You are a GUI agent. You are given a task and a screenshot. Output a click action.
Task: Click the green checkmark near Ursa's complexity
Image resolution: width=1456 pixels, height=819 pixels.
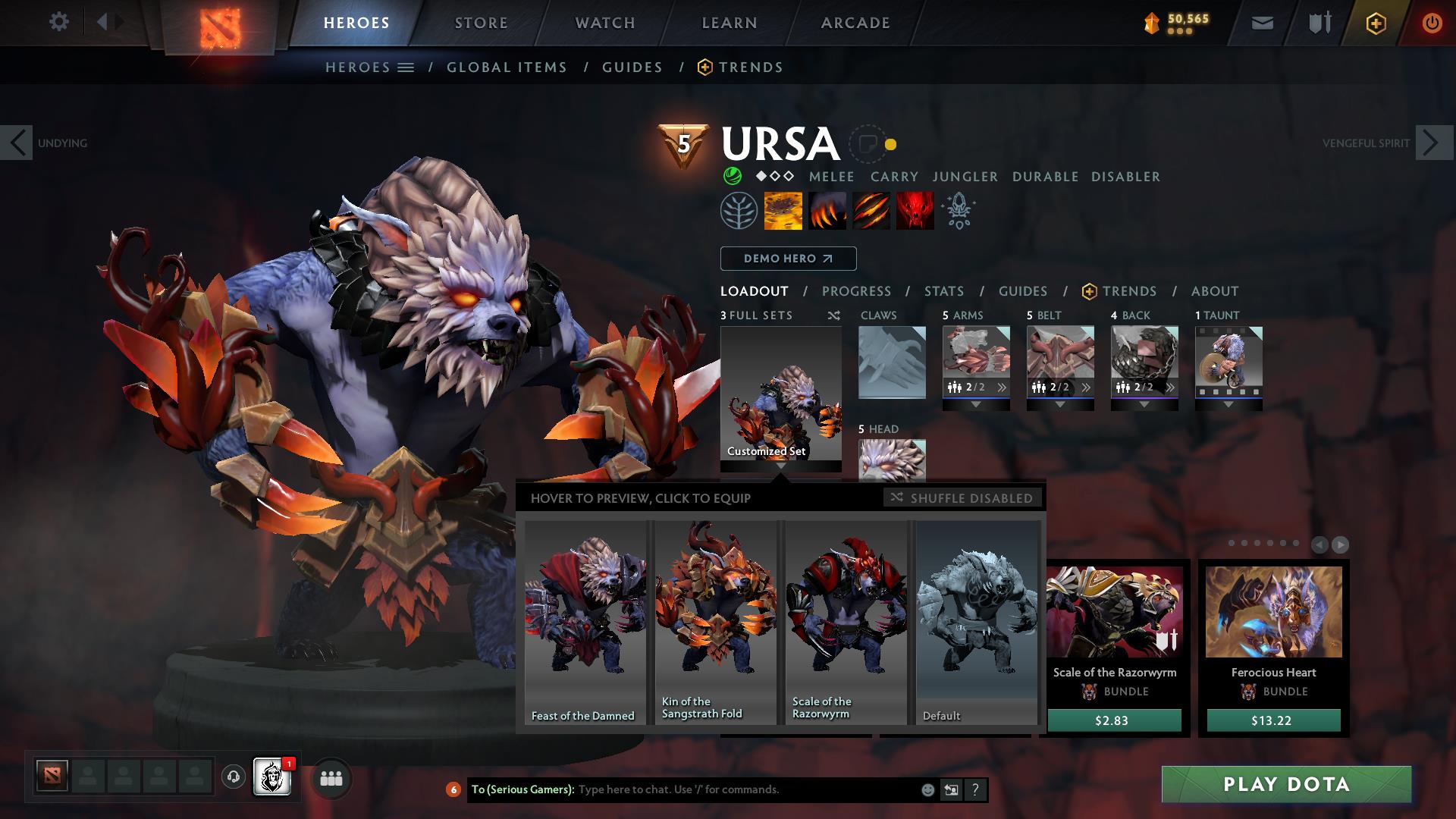pos(733,177)
